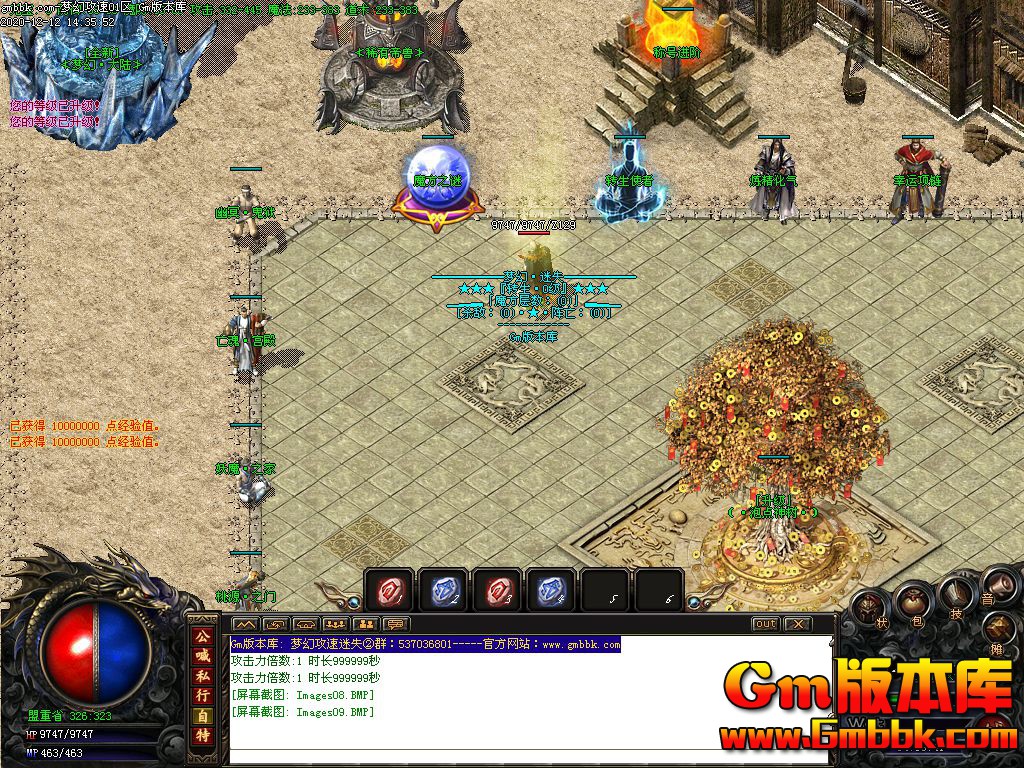Use the red potion in hotbar slot 1
The width and height of the screenshot is (1024, 768).
(x=390, y=591)
